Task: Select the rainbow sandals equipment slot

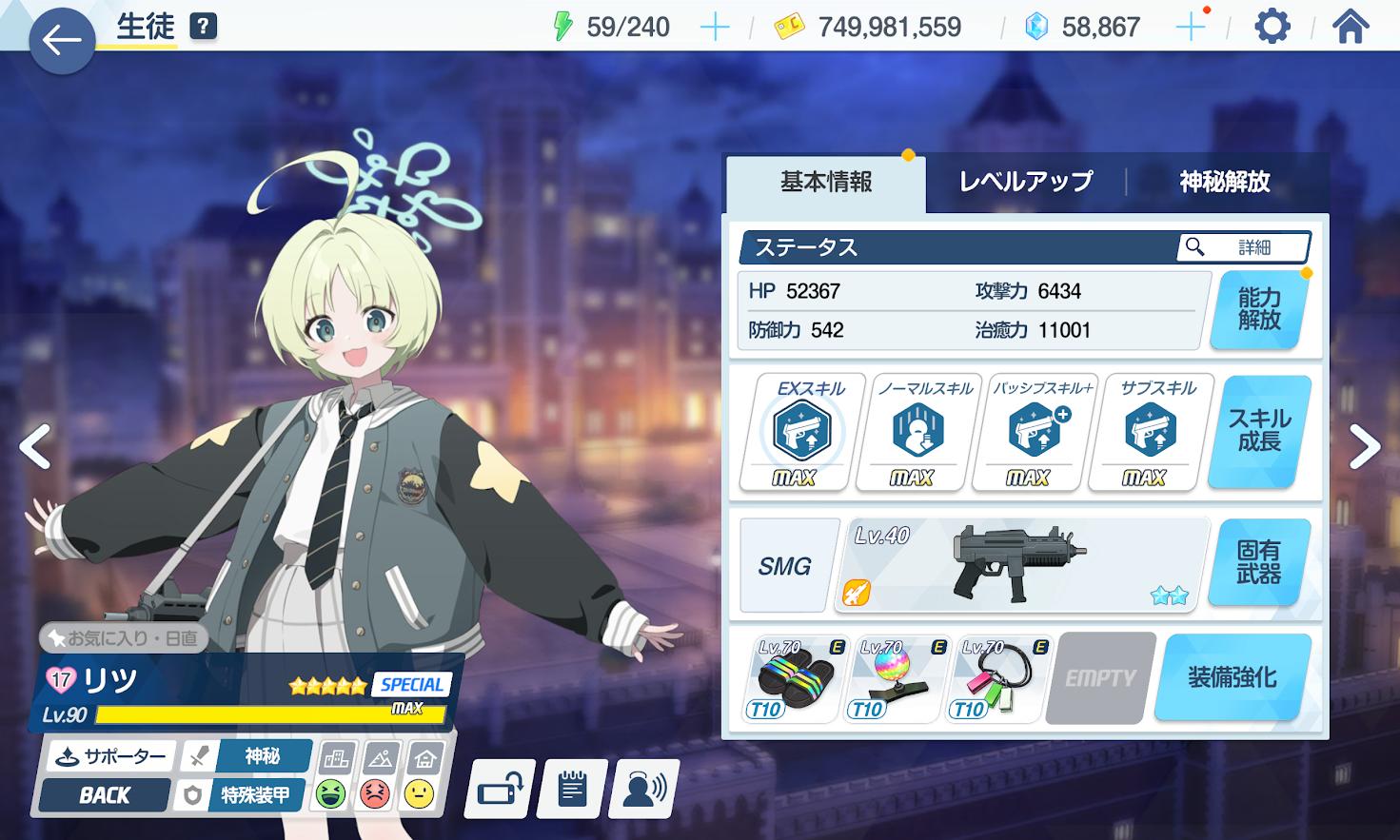Action: coord(794,678)
